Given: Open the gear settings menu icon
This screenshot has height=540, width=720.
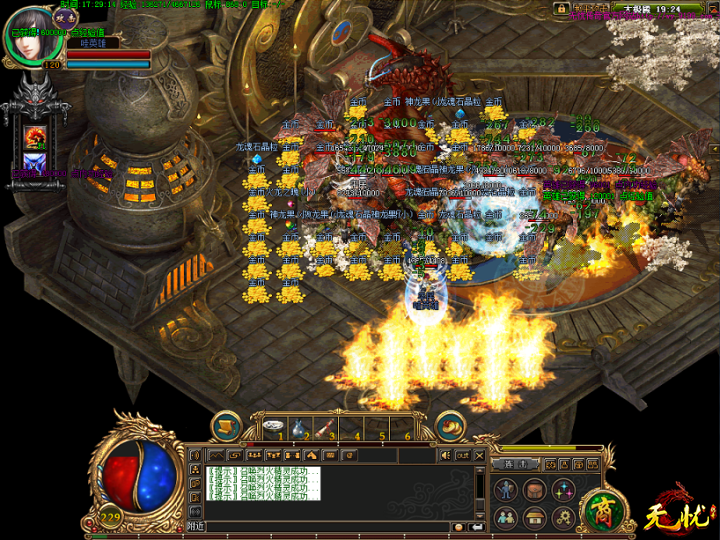Looking at the screenshot, I should 562,517.
